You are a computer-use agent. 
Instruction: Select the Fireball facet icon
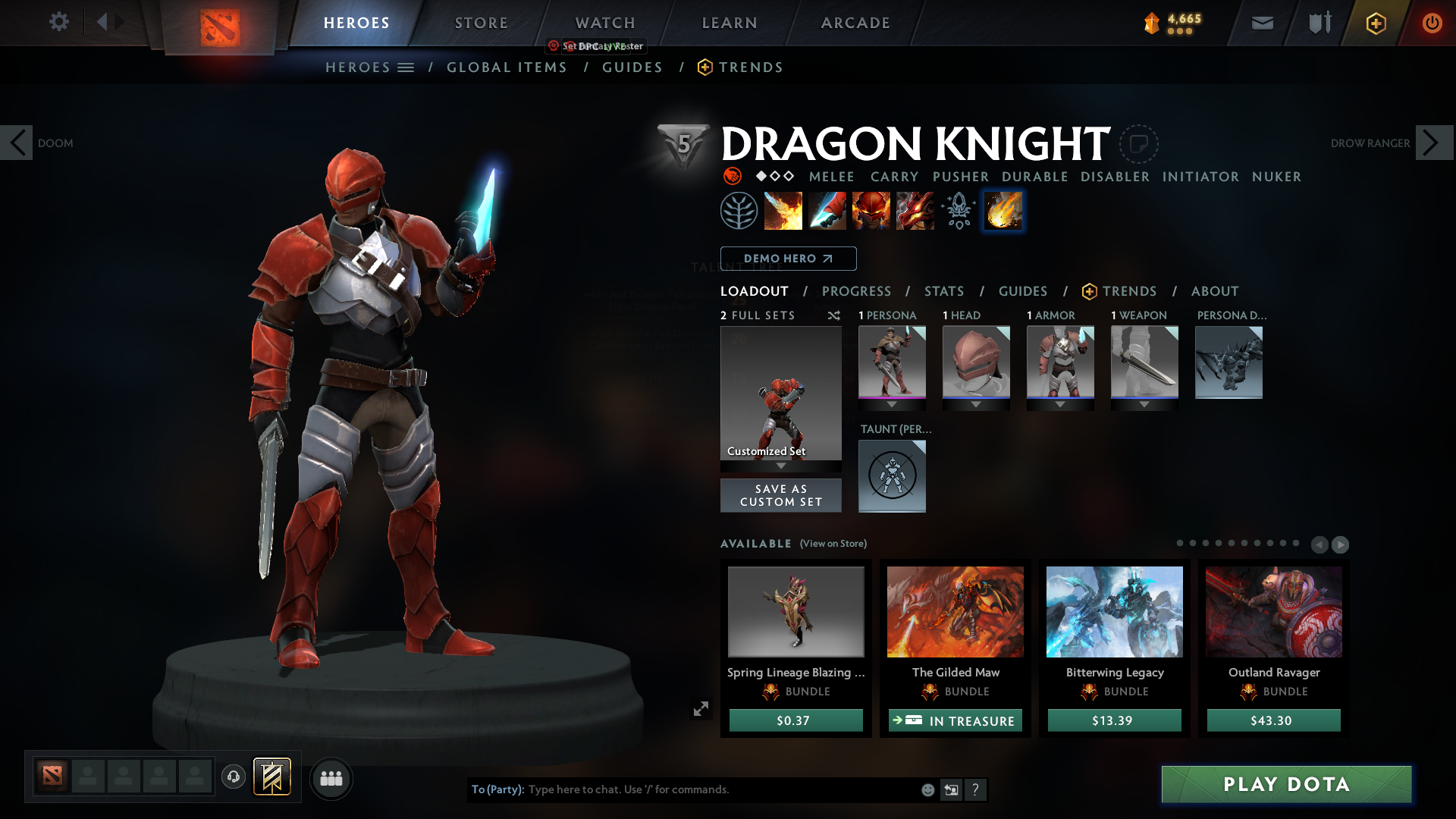click(1003, 211)
